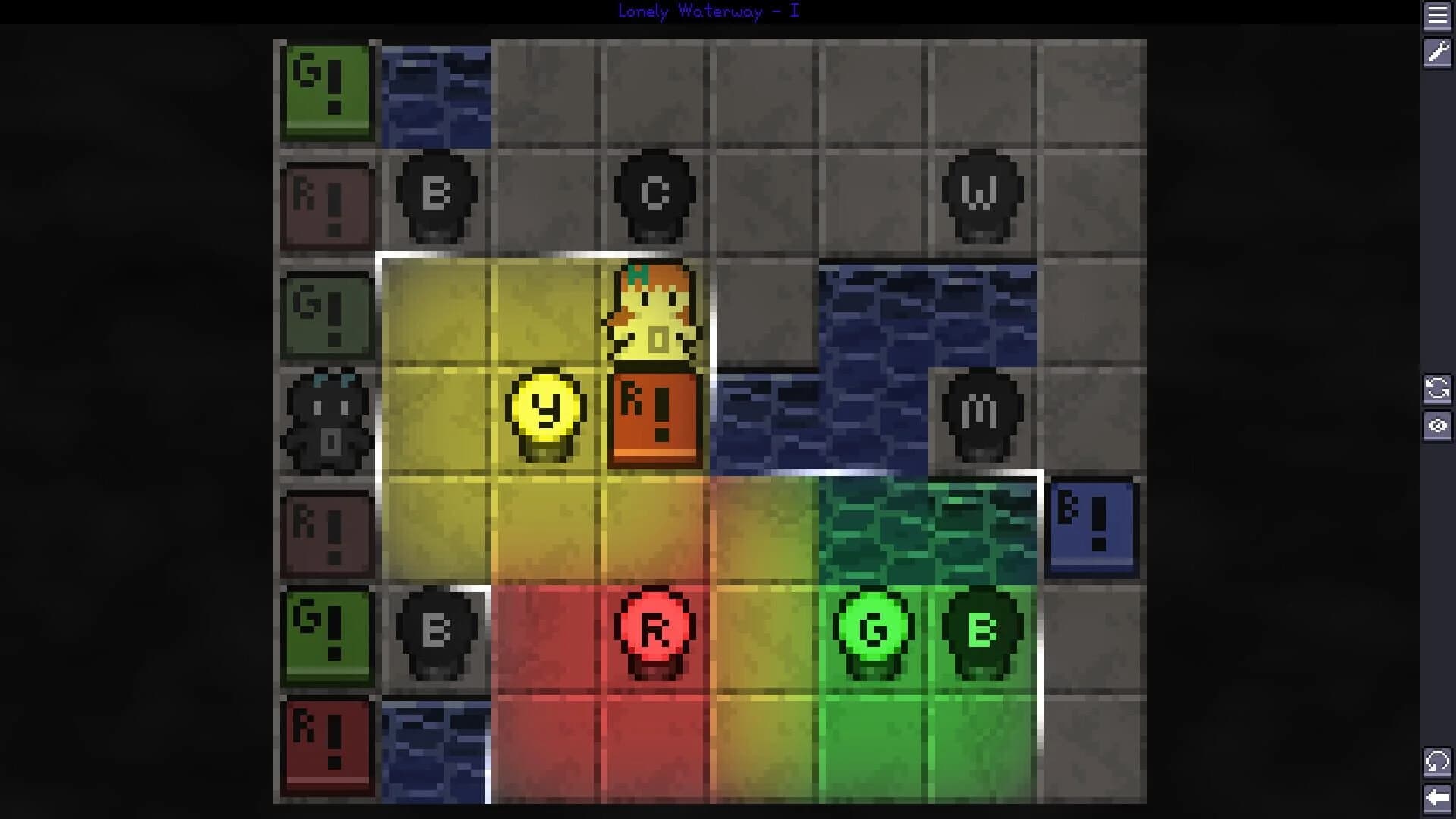The width and height of the screenshot is (1456, 819).
Task: Click the unlit B lamp beside the green G! tile
Action: pyautogui.click(x=435, y=629)
